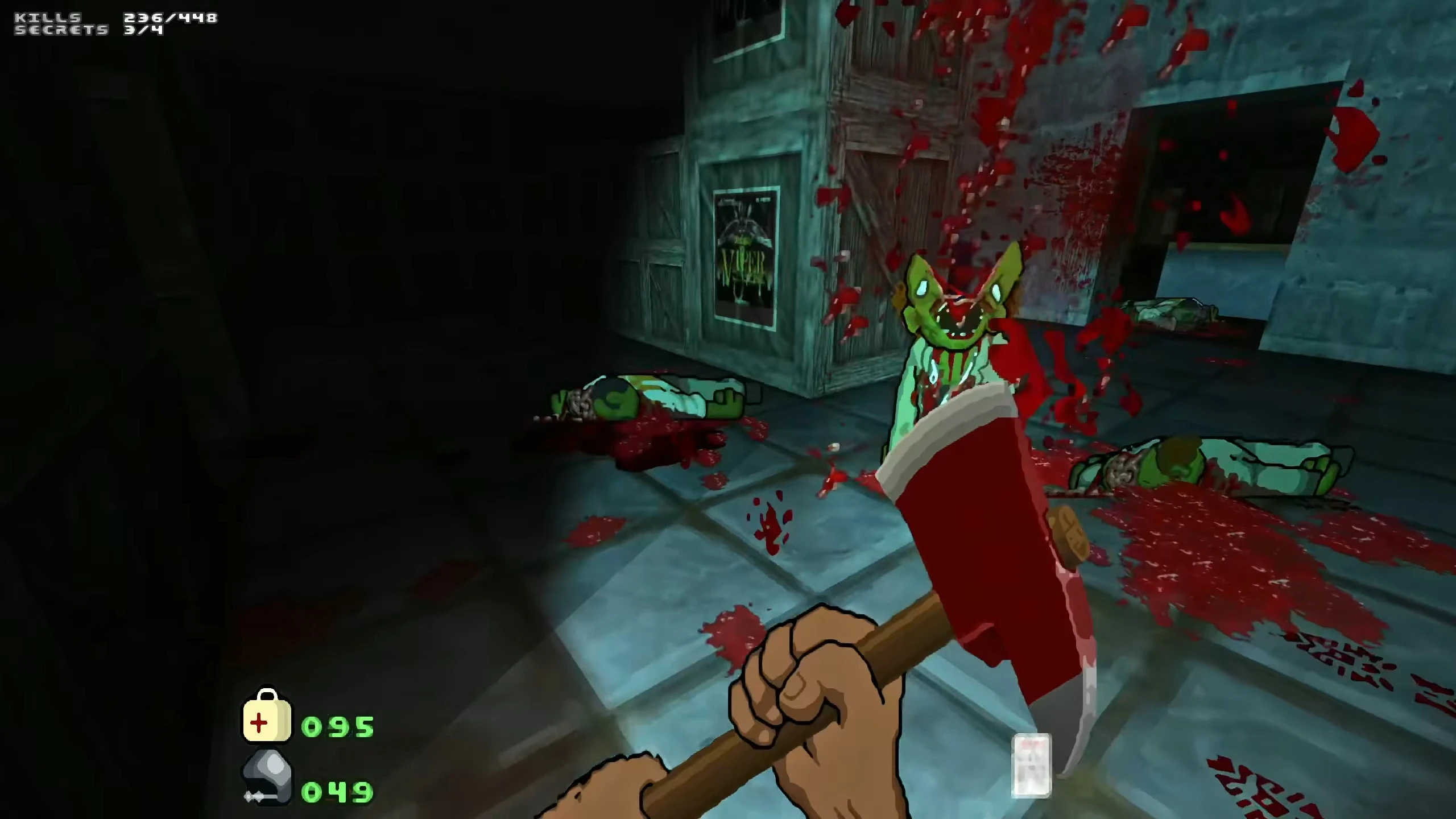Click the KILLS counter icon text

(x=48, y=17)
